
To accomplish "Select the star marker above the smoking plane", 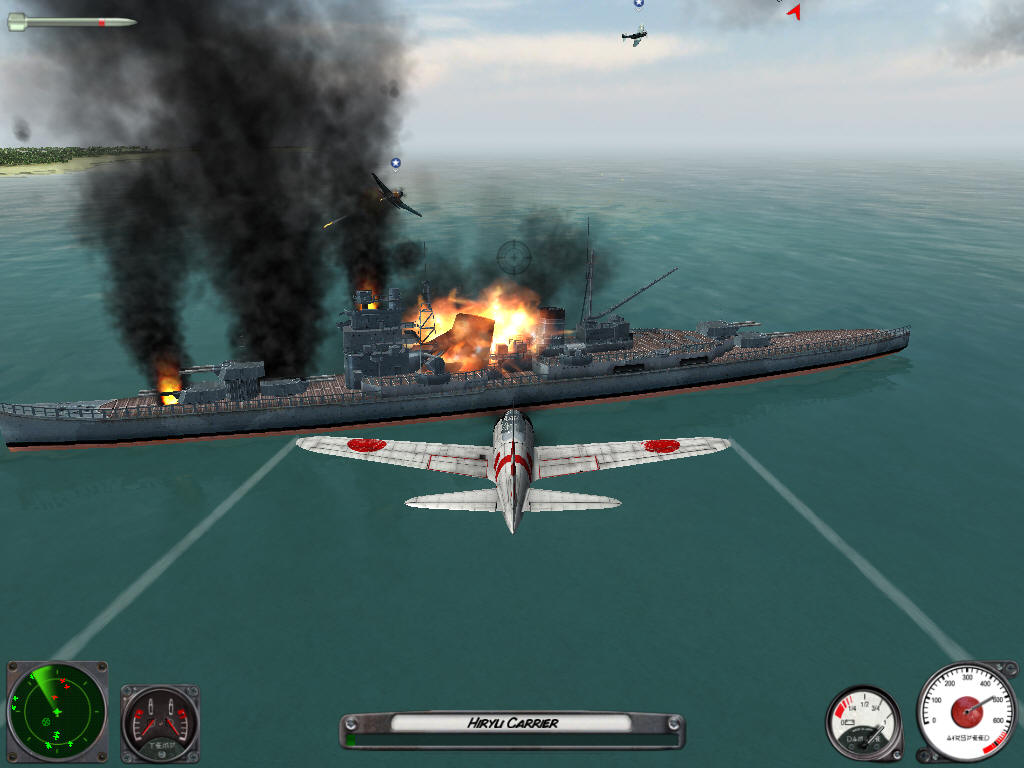I will tap(396, 163).
